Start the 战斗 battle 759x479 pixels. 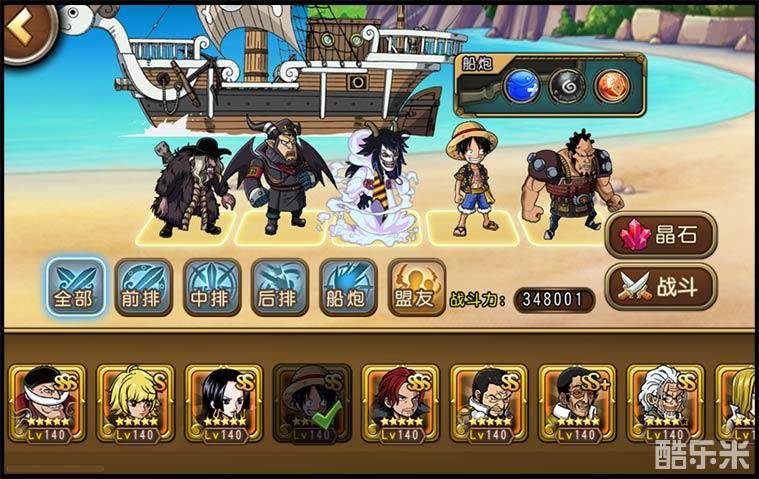pyautogui.click(x=661, y=287)
